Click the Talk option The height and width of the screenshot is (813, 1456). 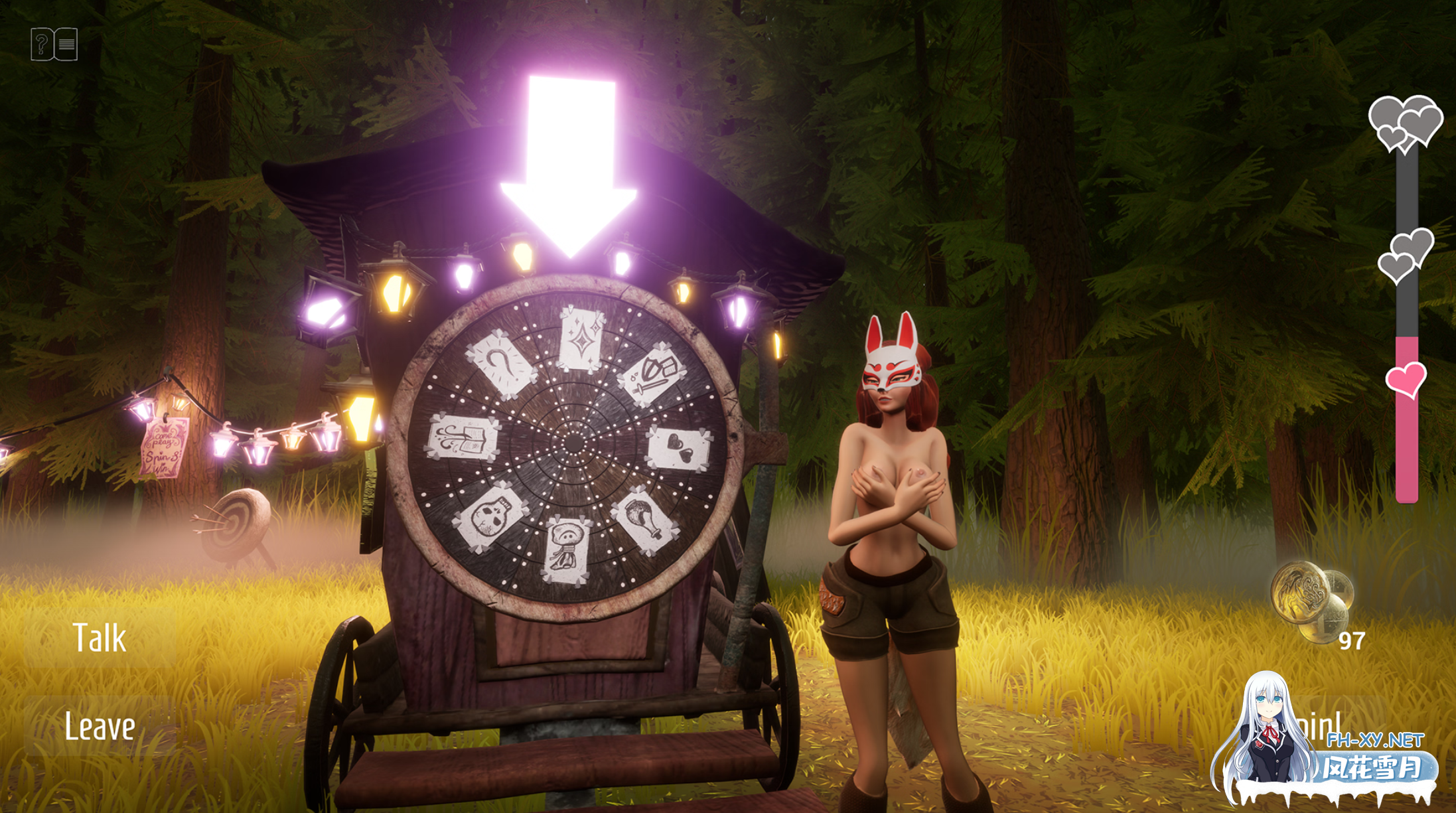[x=100, y=635]
